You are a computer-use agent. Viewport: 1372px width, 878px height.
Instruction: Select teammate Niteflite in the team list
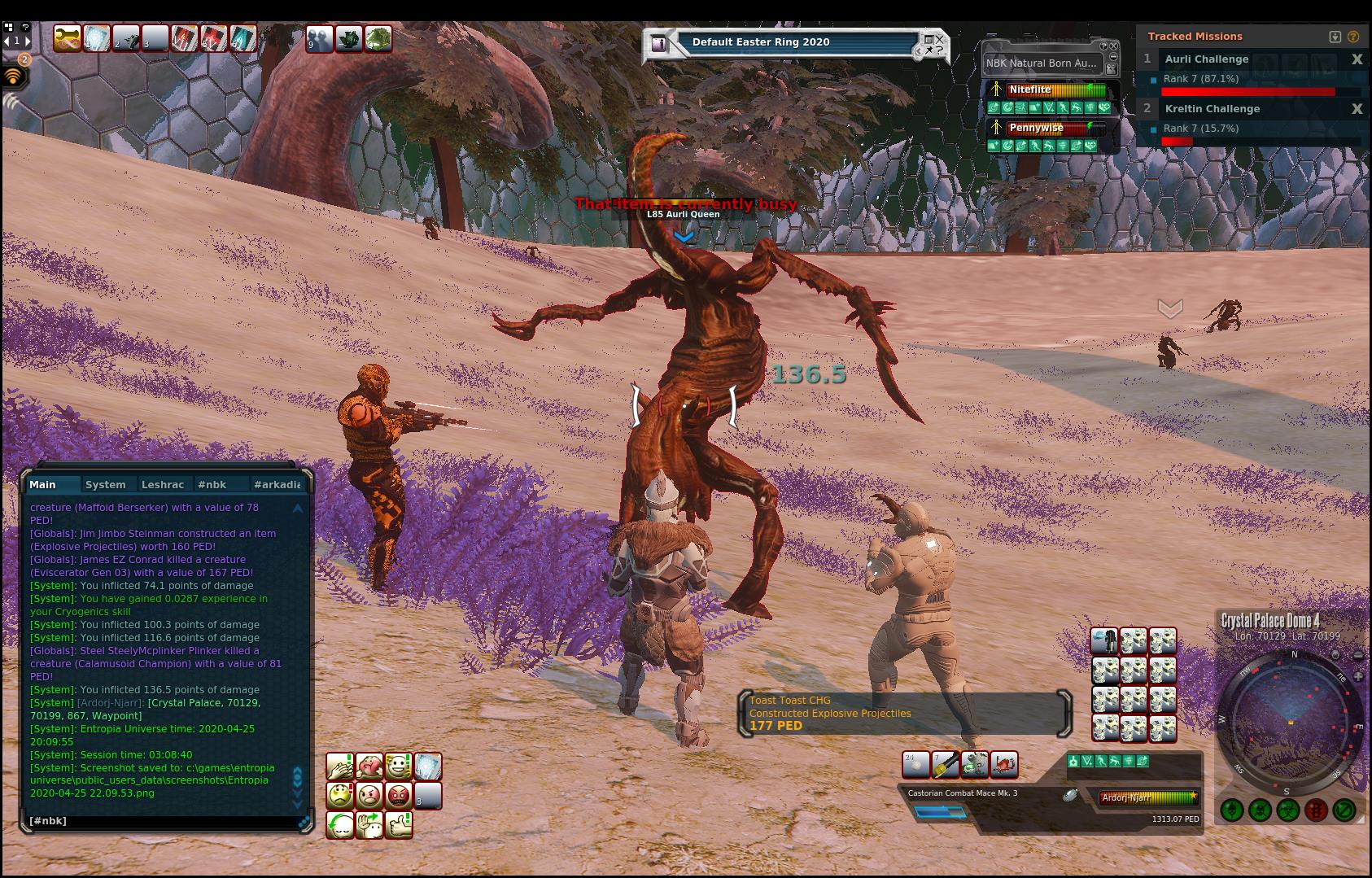click(x=1029, y=90)
